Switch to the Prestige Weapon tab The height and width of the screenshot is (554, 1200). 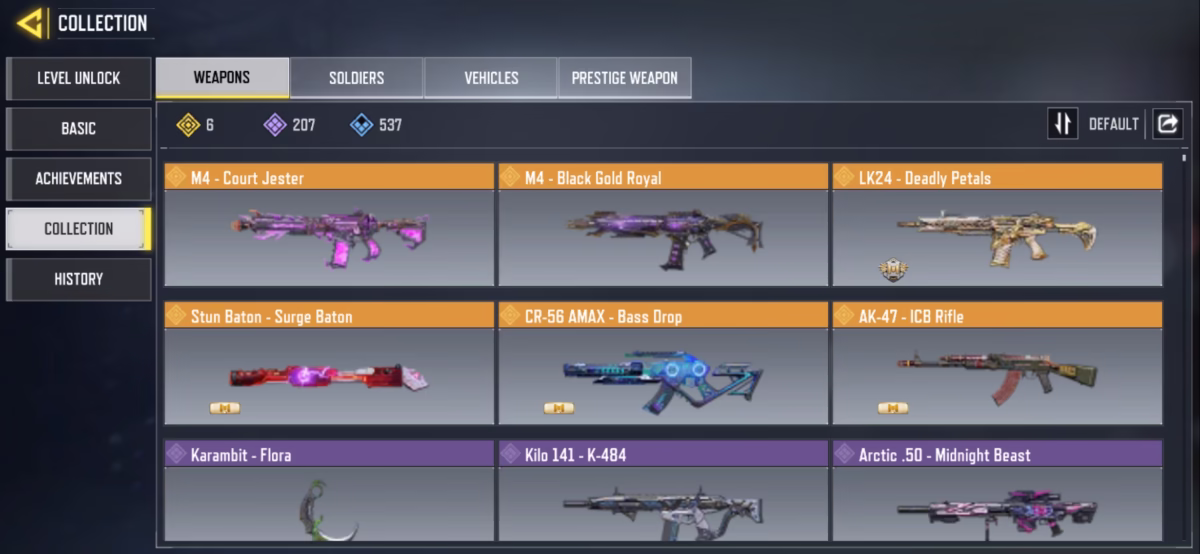624,78
